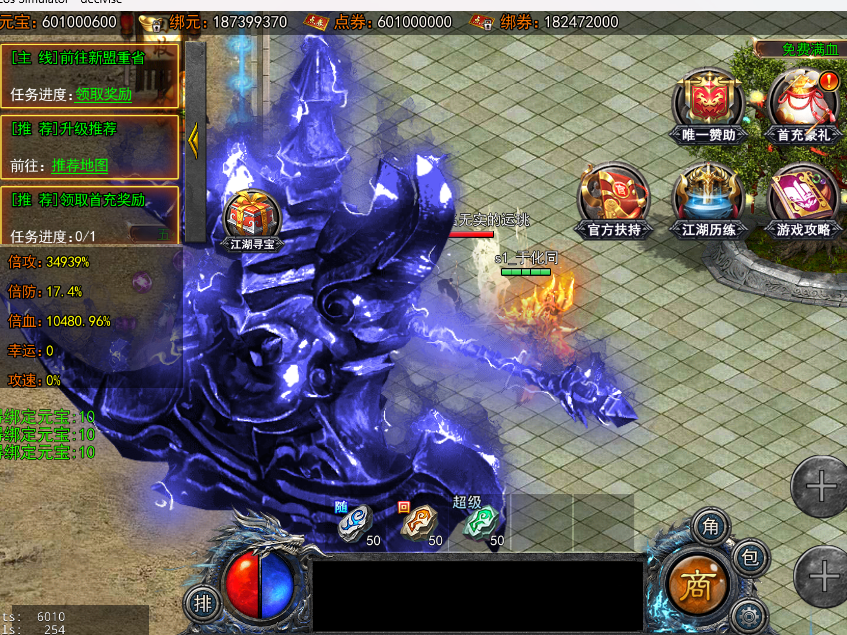
Task: Use the blue 随 rune stone item
Action: coord(355,522)
